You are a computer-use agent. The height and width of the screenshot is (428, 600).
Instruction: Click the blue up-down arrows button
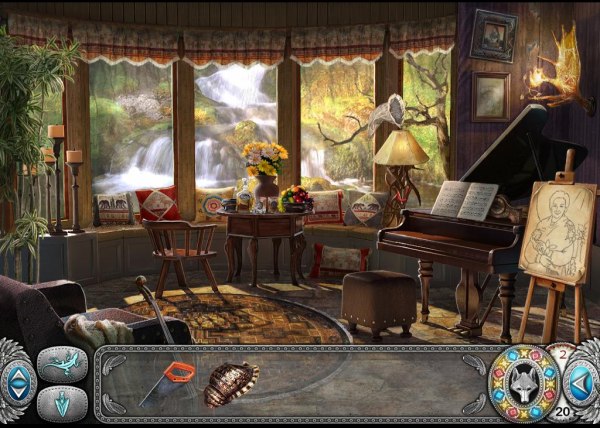click(x=17, y=385)
